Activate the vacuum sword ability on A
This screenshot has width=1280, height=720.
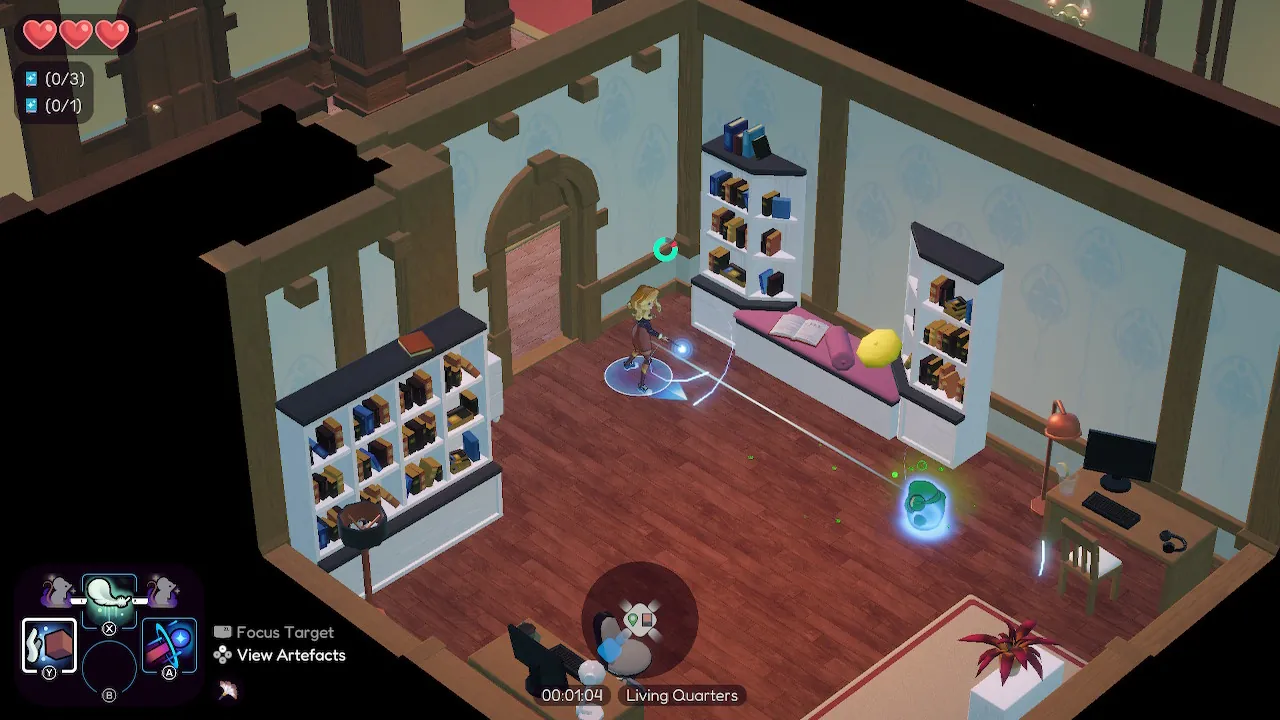(169, 645)
